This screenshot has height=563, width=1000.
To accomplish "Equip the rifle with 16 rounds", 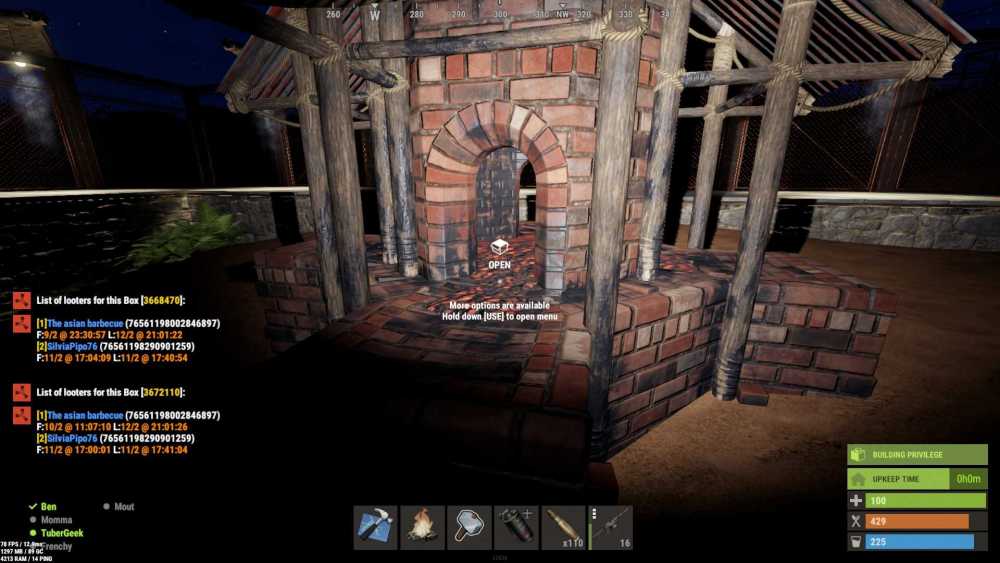I will click(611, 527).
